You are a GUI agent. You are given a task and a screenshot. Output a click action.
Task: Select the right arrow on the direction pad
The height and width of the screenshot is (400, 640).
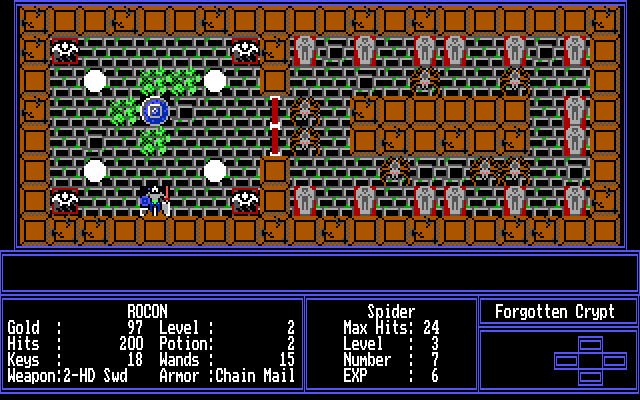point(615,361)
